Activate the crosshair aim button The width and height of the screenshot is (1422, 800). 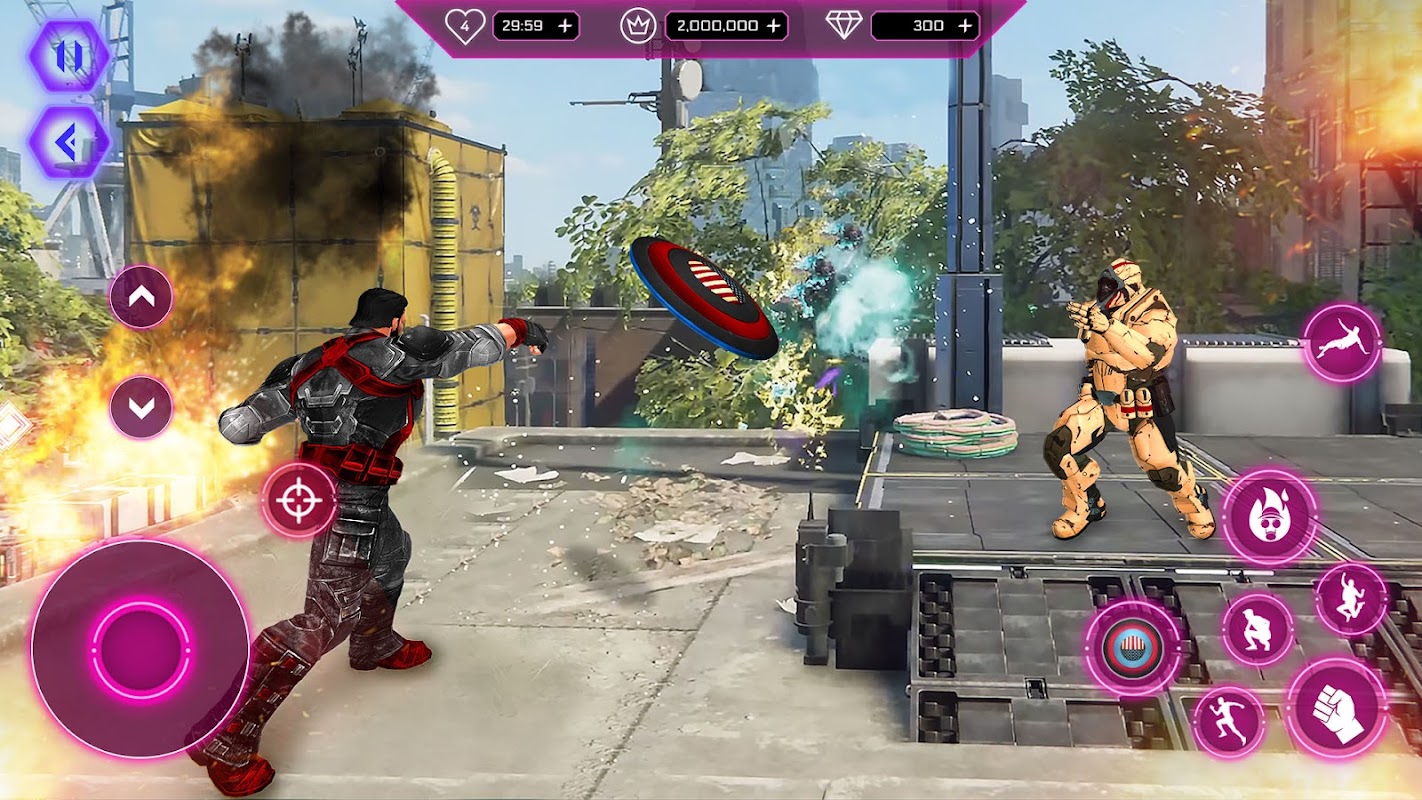click(x=298, y=500)
